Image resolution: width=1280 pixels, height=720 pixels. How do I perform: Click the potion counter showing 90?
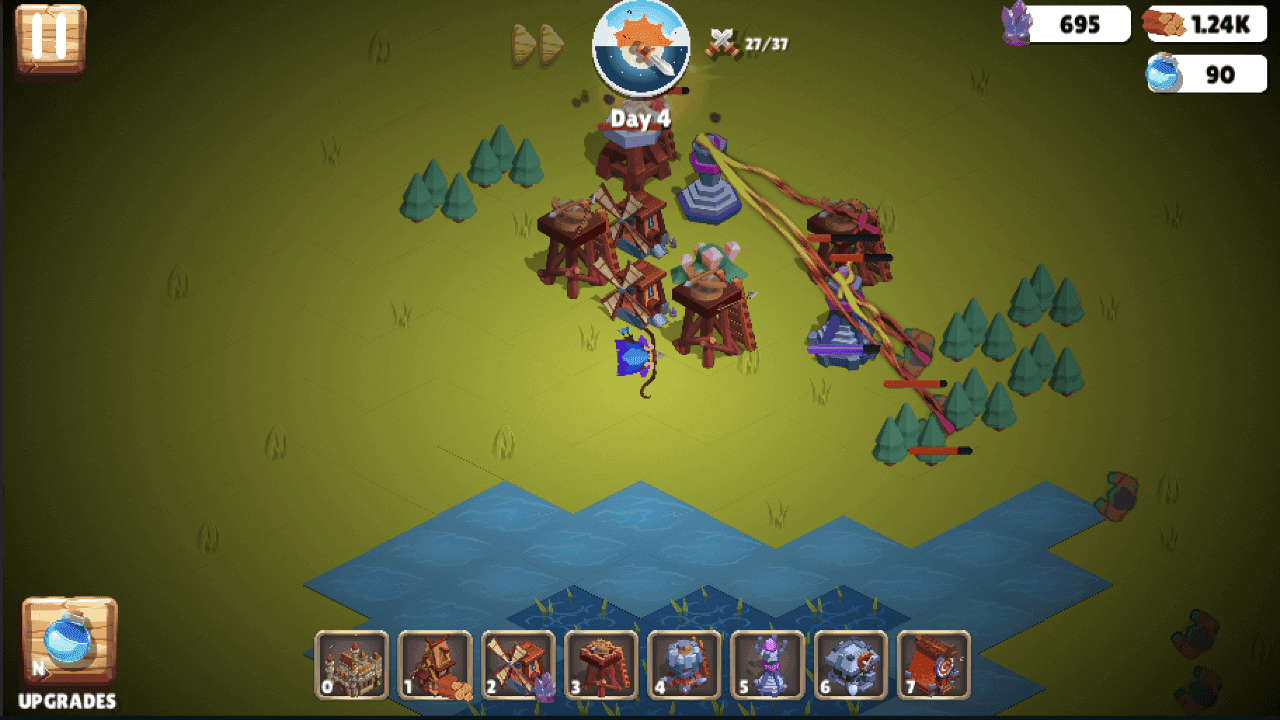pyautogui.click(x=1204, y=74)
